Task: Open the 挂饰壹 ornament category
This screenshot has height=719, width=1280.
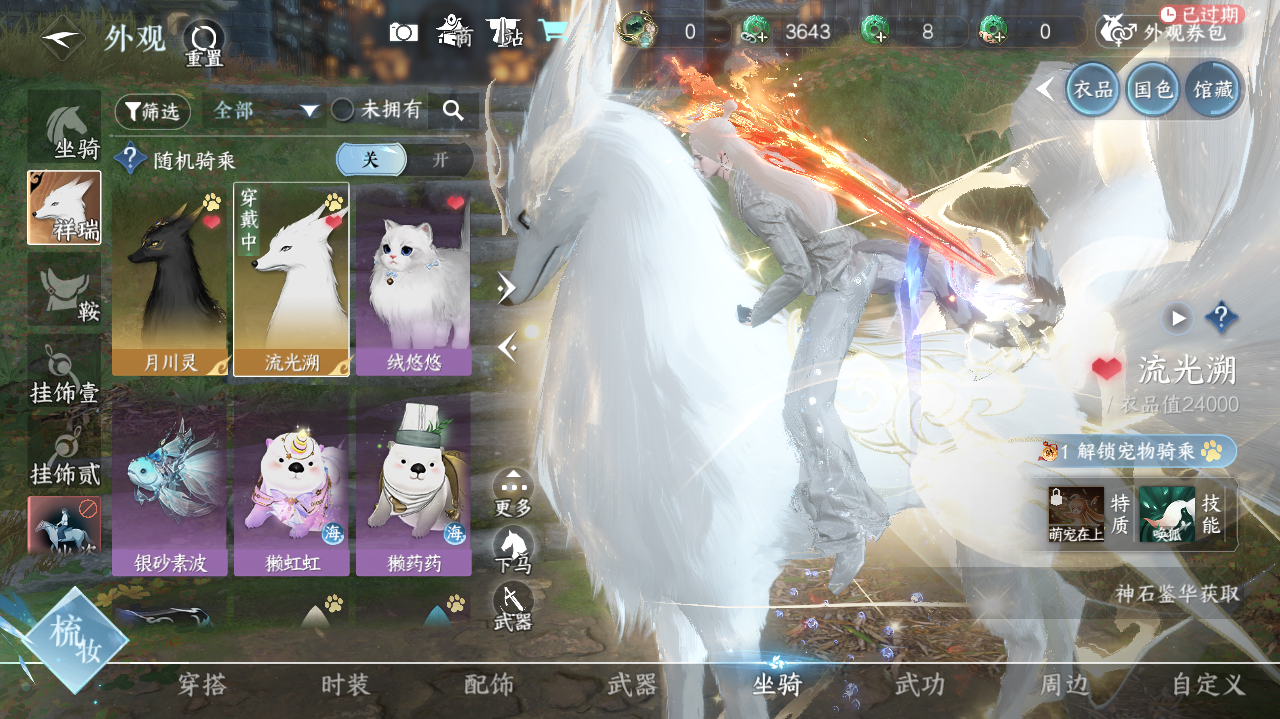Action: click(x=65, y=372)
